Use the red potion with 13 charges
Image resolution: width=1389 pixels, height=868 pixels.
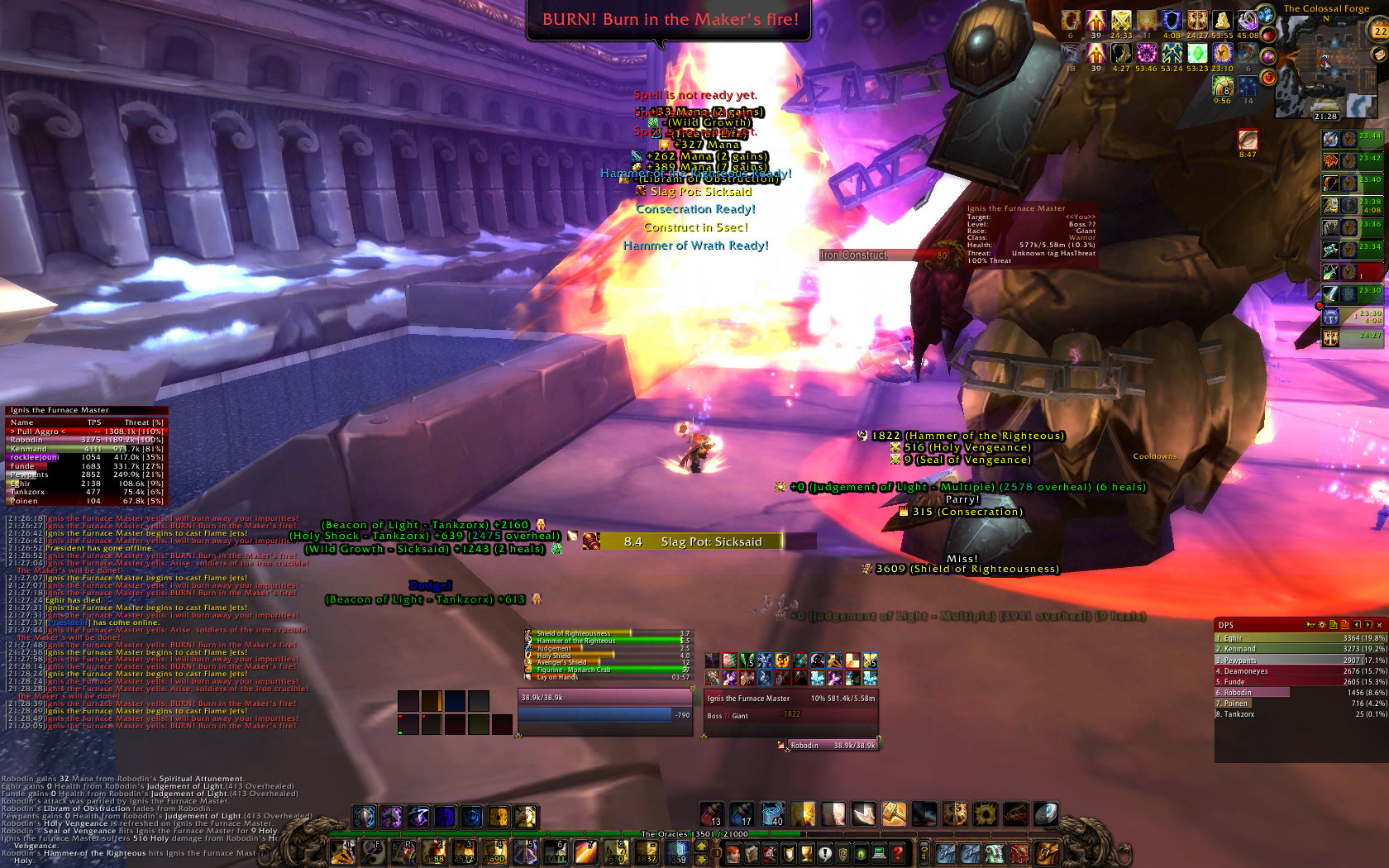(712, 815)
